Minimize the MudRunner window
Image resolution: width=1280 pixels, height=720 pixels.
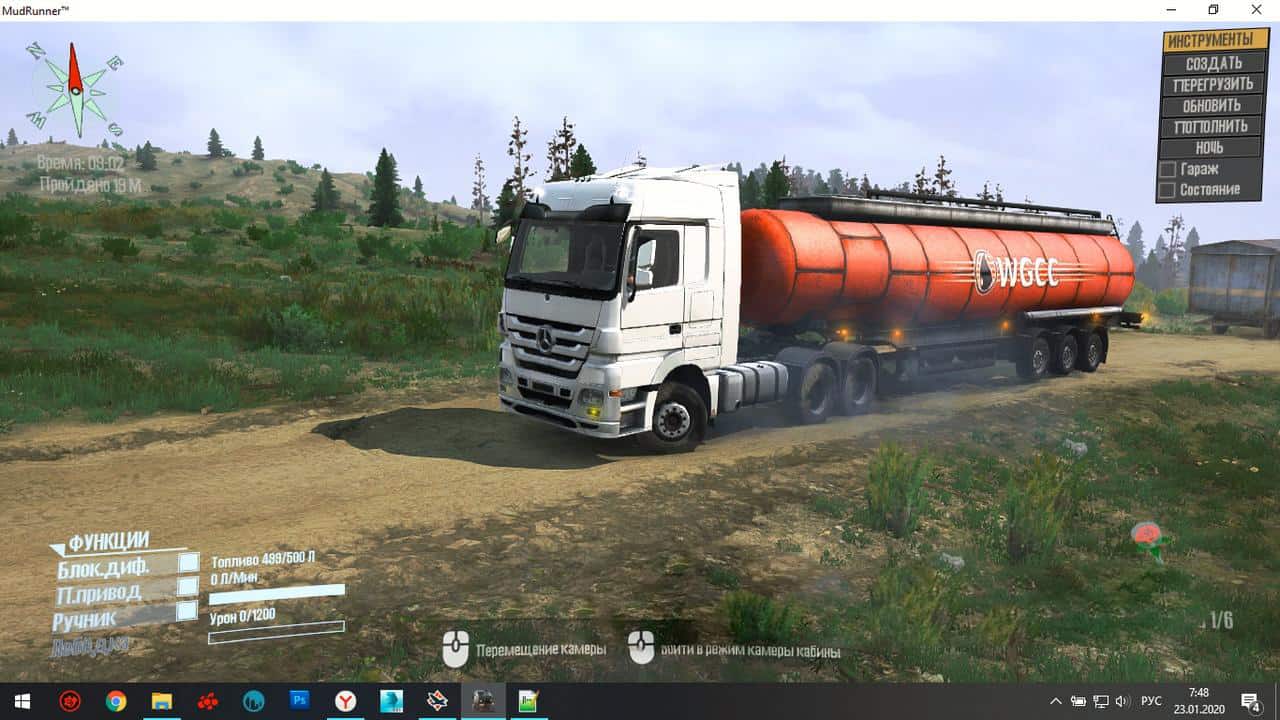tap(1170, 10)
